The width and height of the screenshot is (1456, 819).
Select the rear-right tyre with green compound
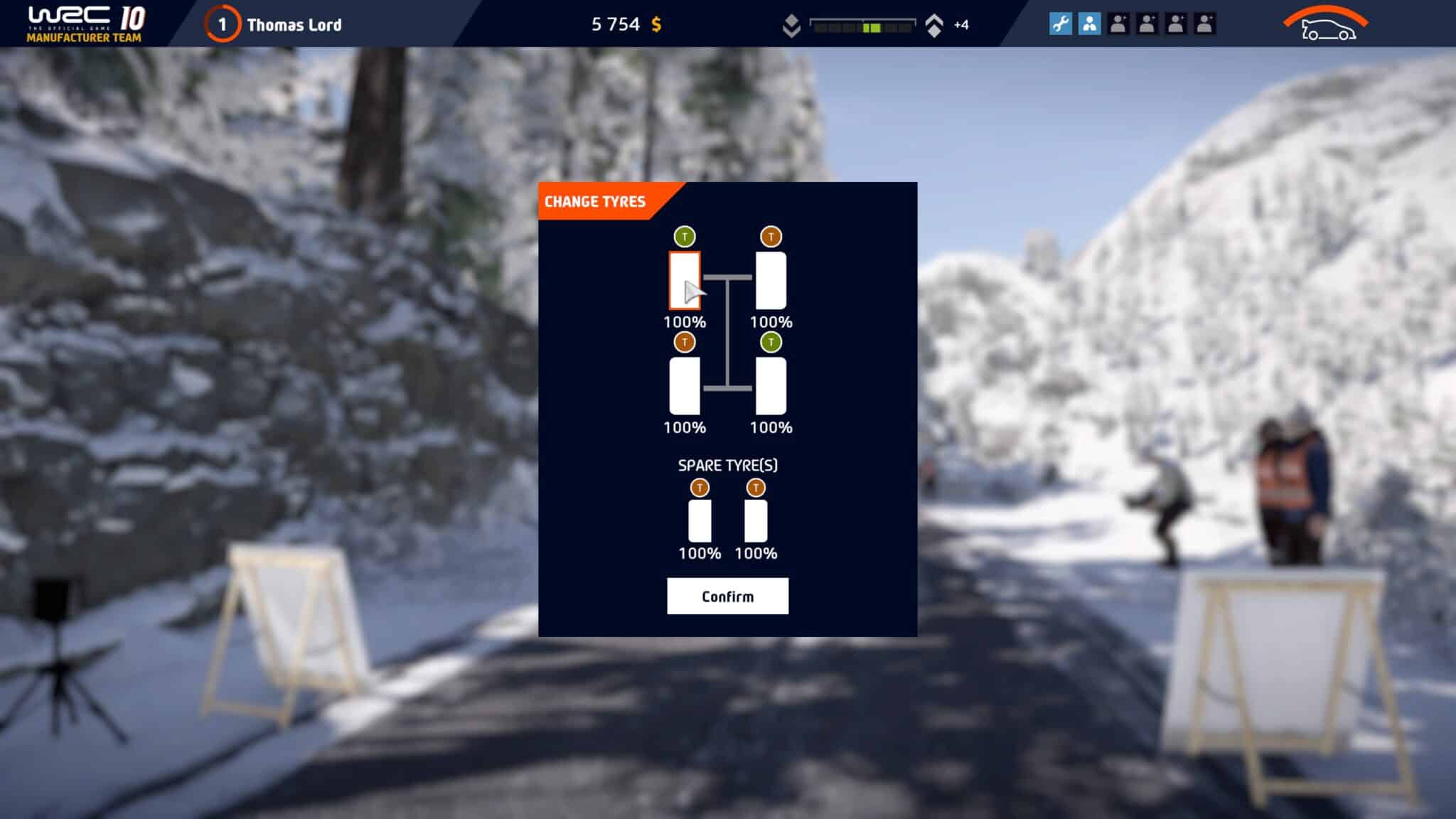(770, 387)
